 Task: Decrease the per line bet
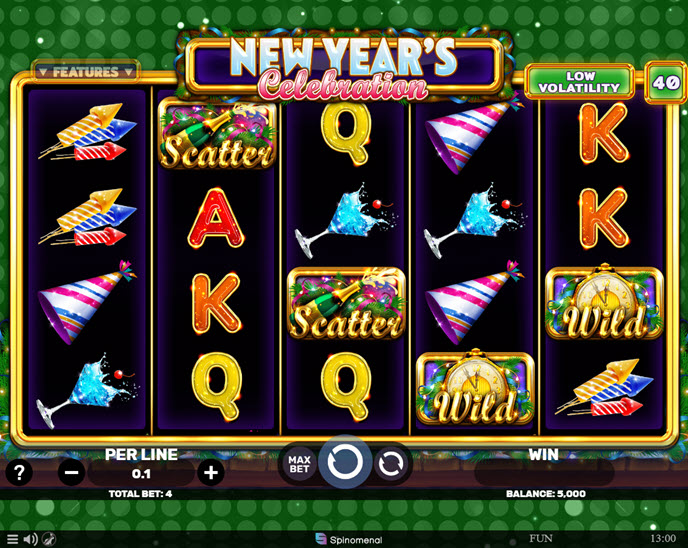(x=71, y=473)
